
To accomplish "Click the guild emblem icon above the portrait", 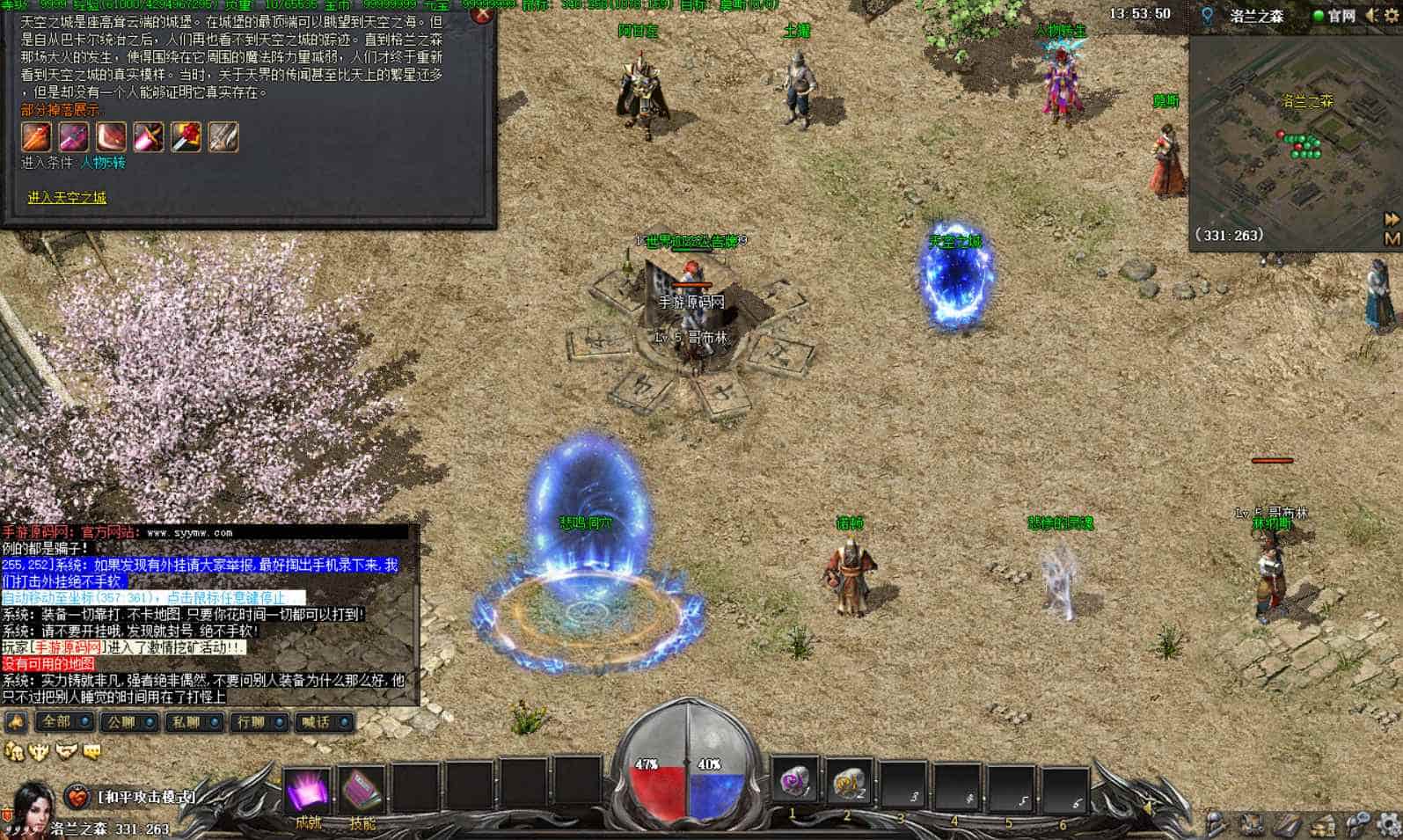I will pos(37,749).
